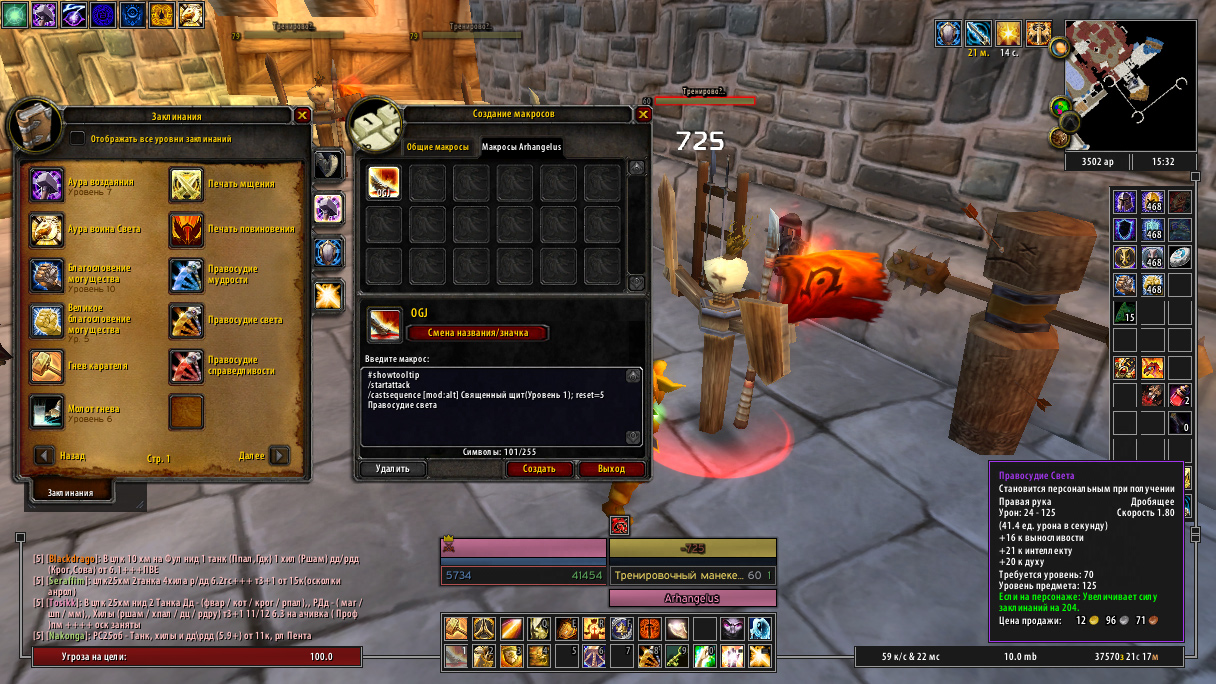Go back a spellbook page with Назад
Screen dimensions: 1216x684
coord(45,456)
